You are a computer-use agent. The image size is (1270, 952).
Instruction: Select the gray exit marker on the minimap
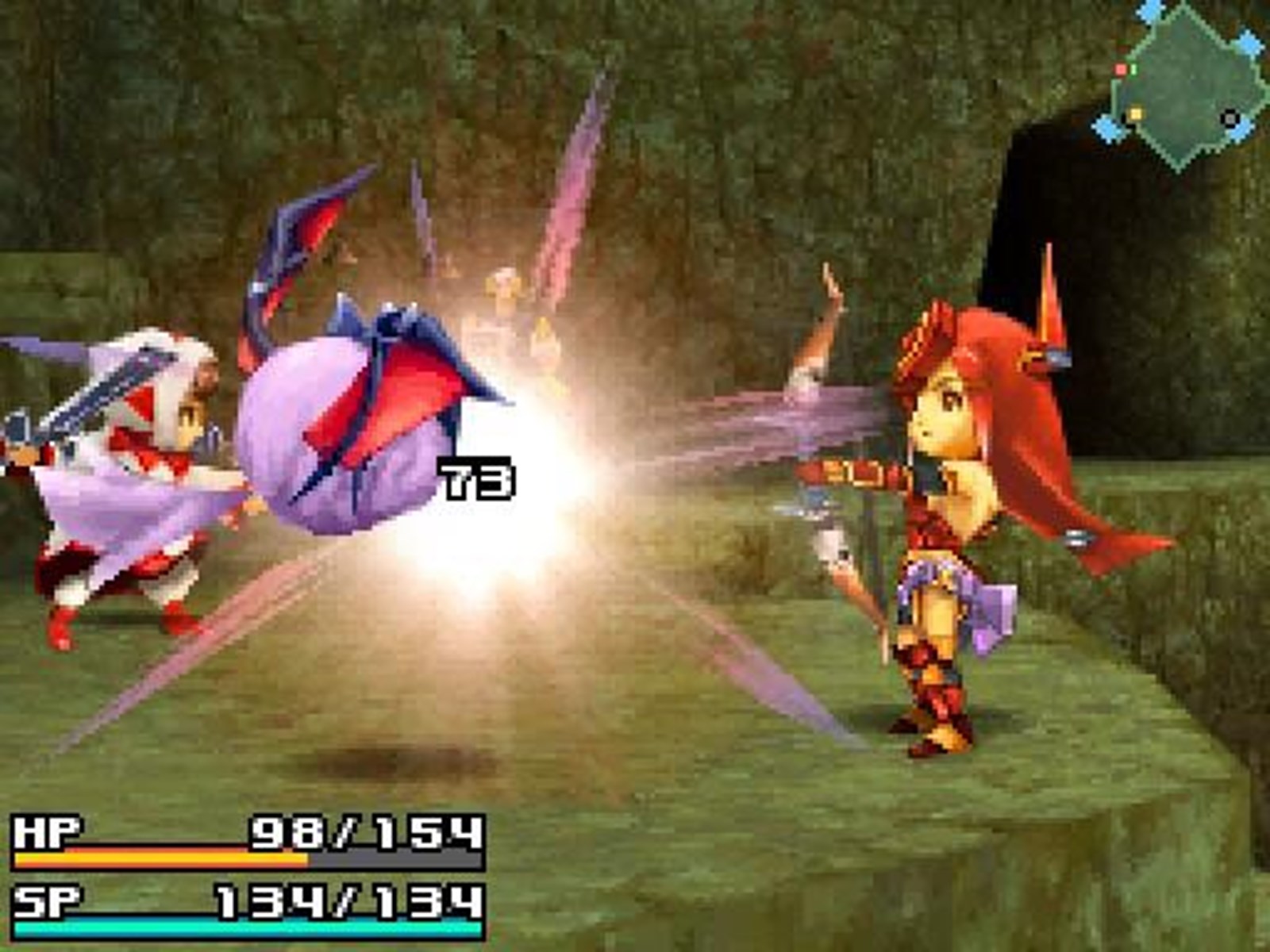coord(1230,119)
